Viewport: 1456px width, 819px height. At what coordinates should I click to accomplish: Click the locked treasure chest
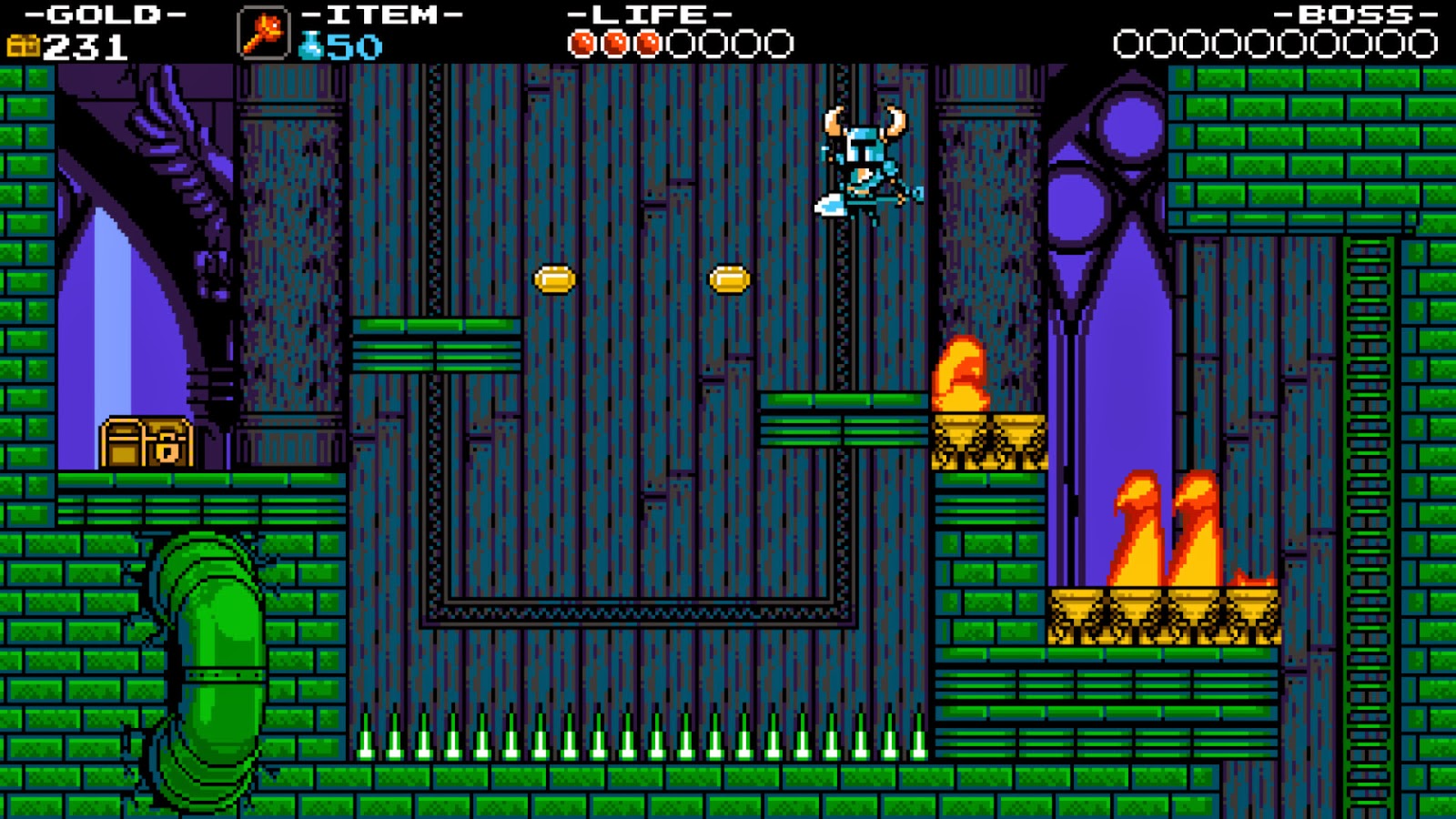pyautogui.click(x=148, y=443)
